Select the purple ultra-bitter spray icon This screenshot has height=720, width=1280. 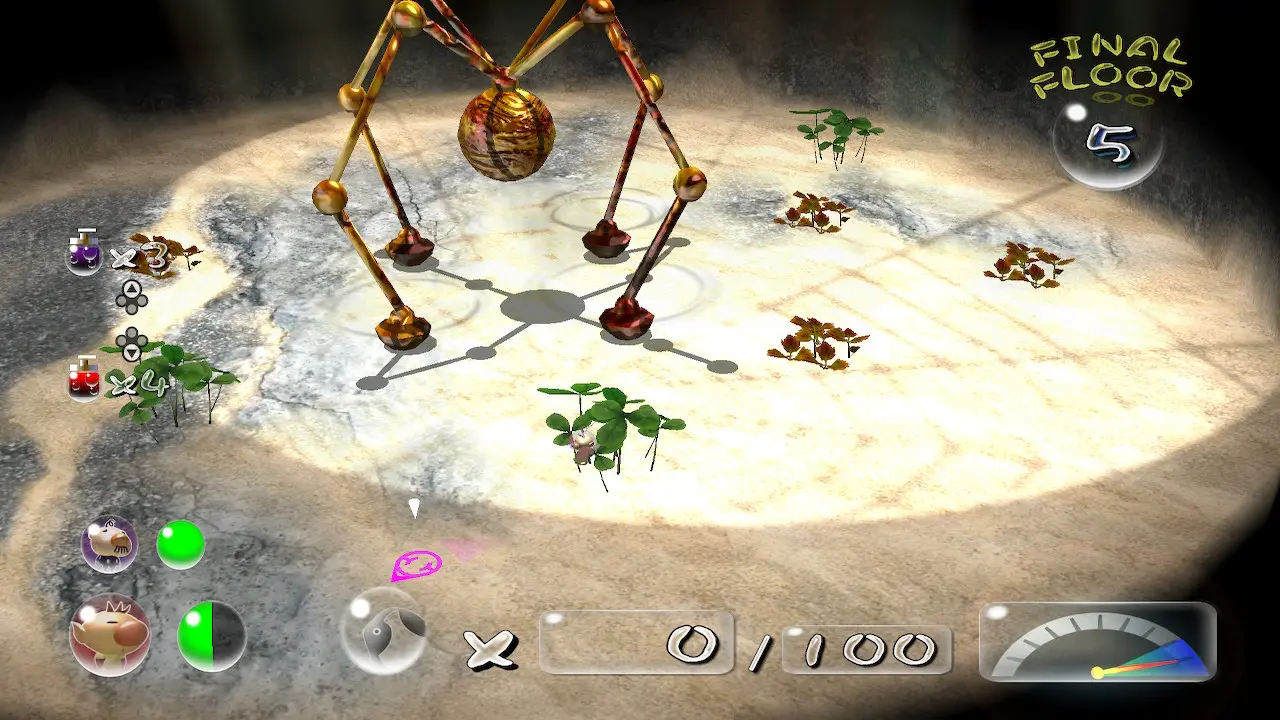pos(84,254)
